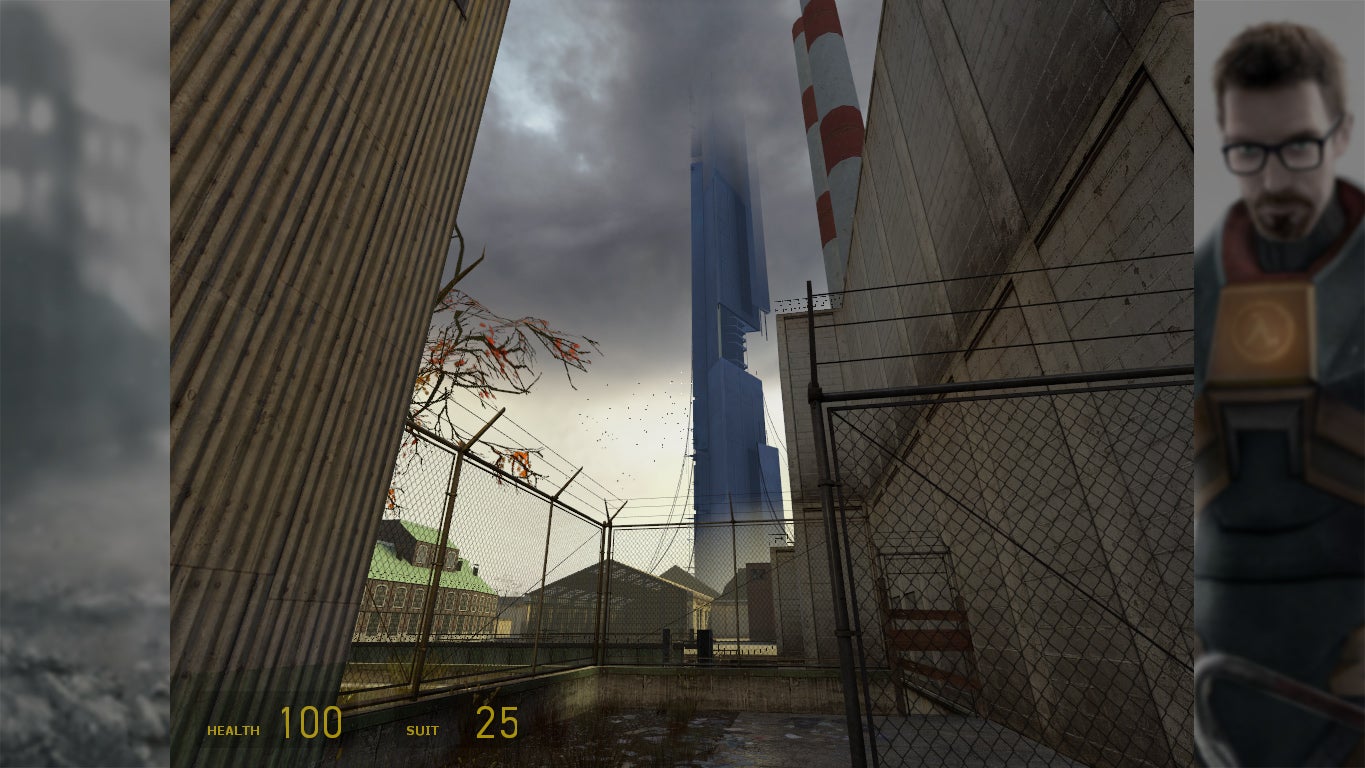Screen dimensions: 1365x768
Task: Click the yellow HUD health counter
Action: tap(311, 722)
